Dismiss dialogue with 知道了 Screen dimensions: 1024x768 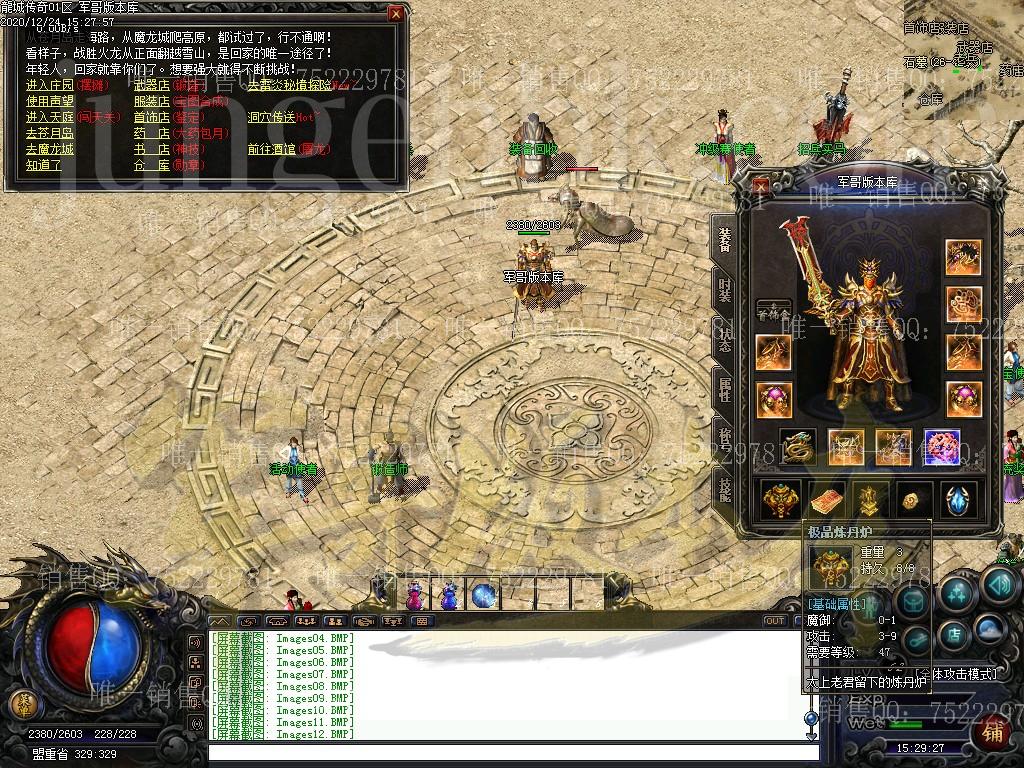tap(44, 165)
